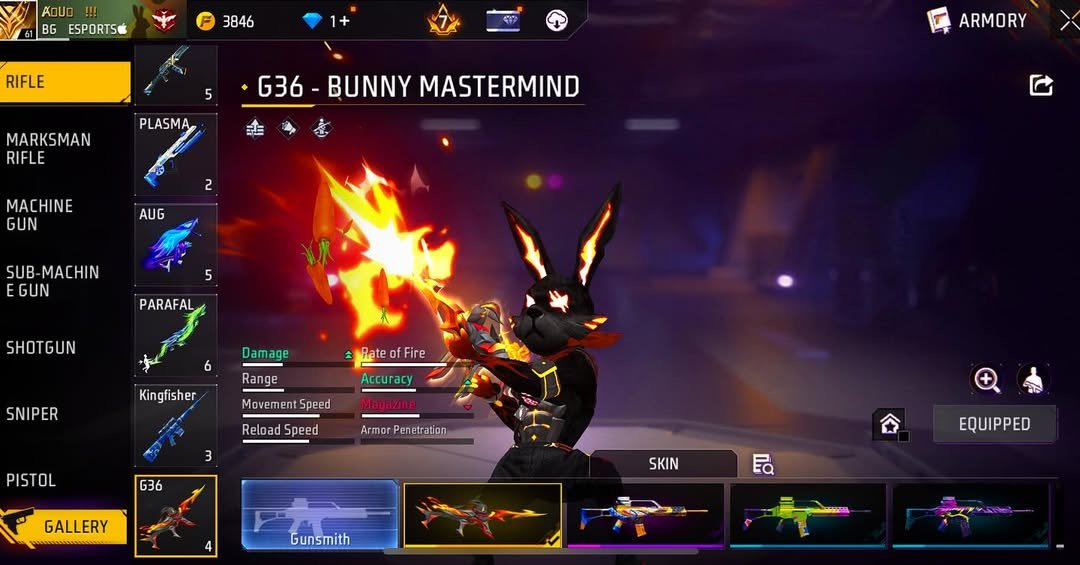Select the Rifle weapon category

[x=65, y=82]
